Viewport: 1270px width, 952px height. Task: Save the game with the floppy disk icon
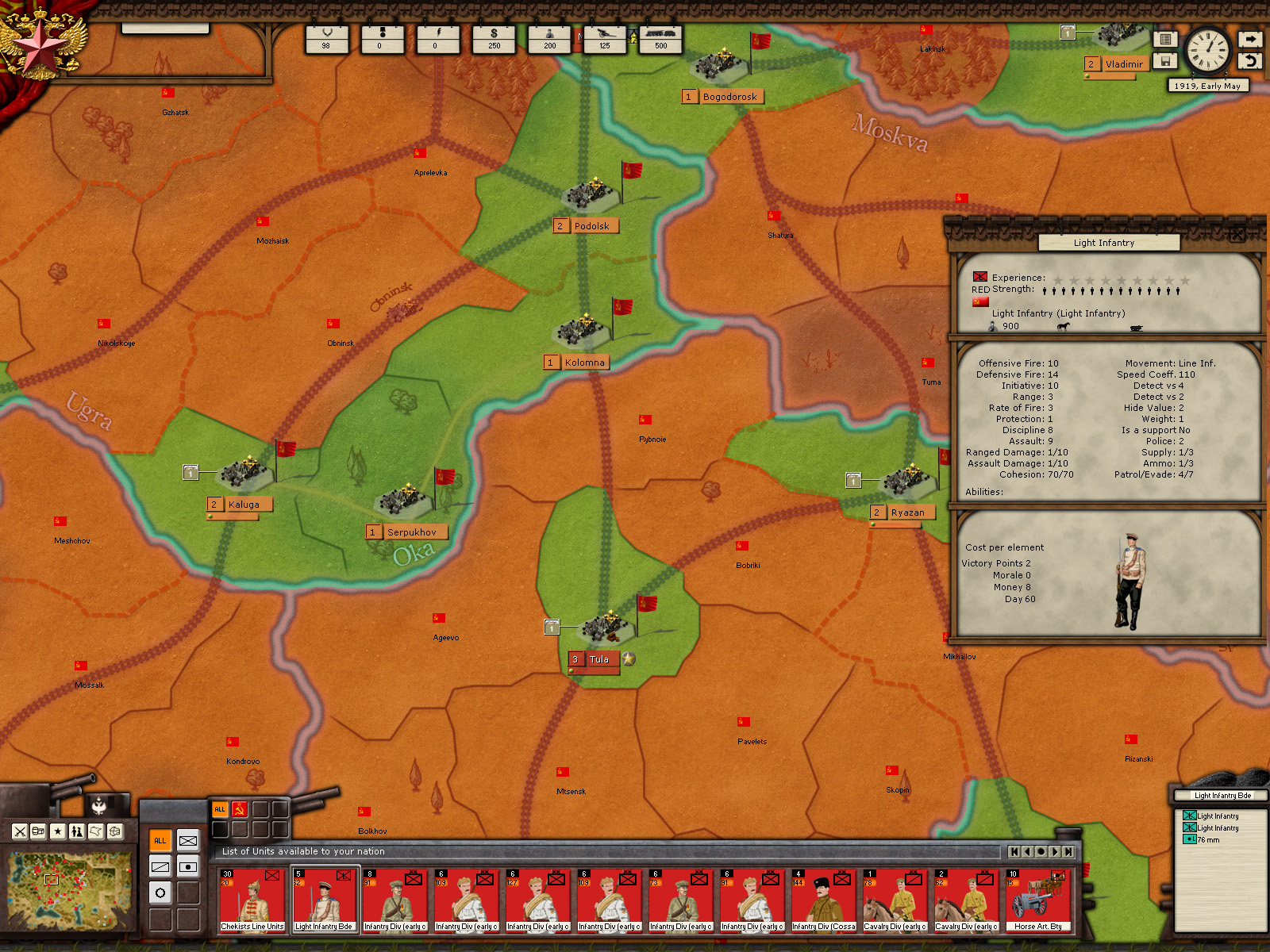pos(1165,60)
